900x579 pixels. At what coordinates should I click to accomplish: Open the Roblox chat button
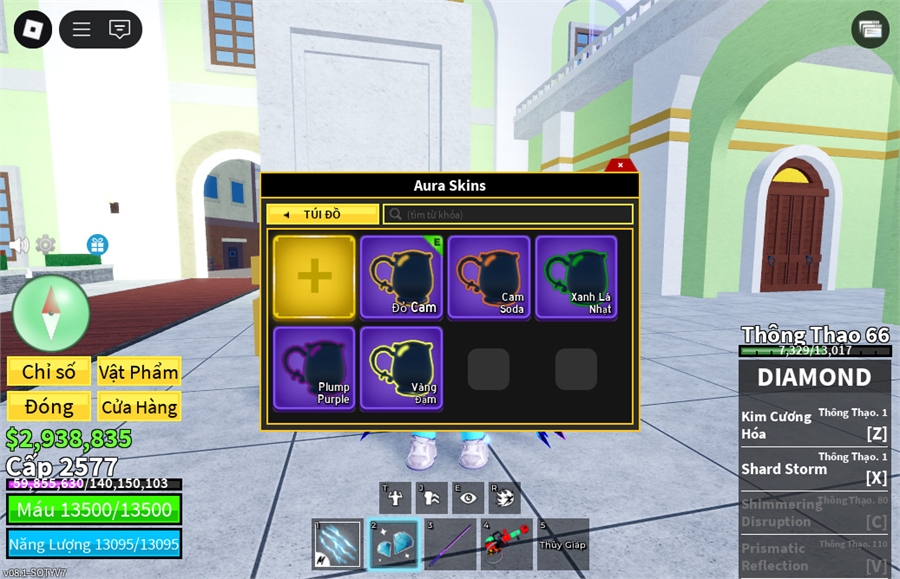(x=120, y=29)
